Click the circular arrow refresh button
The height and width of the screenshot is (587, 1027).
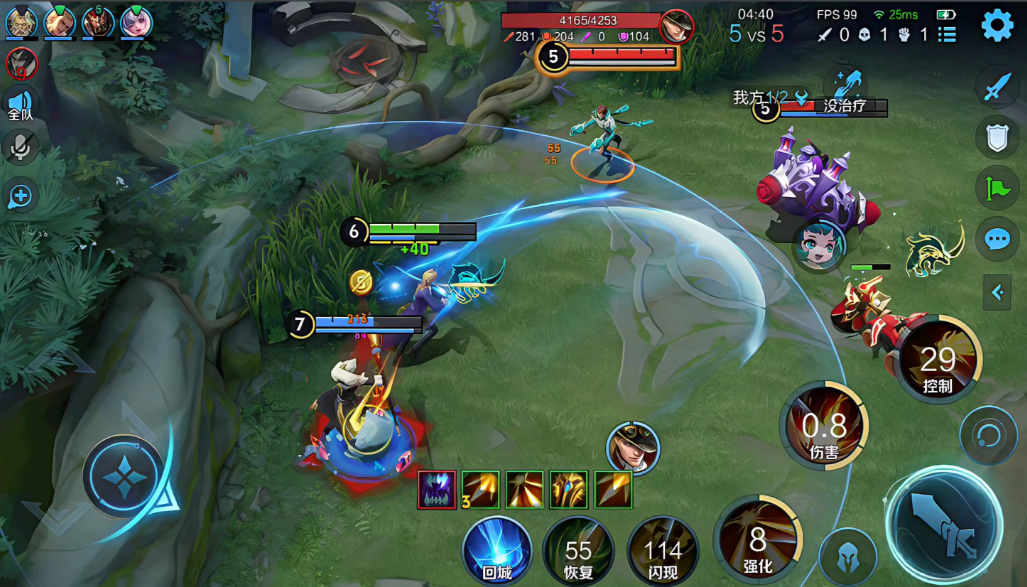click(988, 435)
